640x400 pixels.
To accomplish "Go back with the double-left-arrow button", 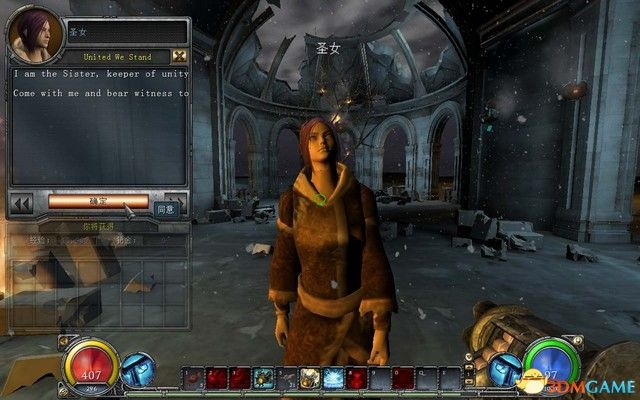I will tap(21, 204).
